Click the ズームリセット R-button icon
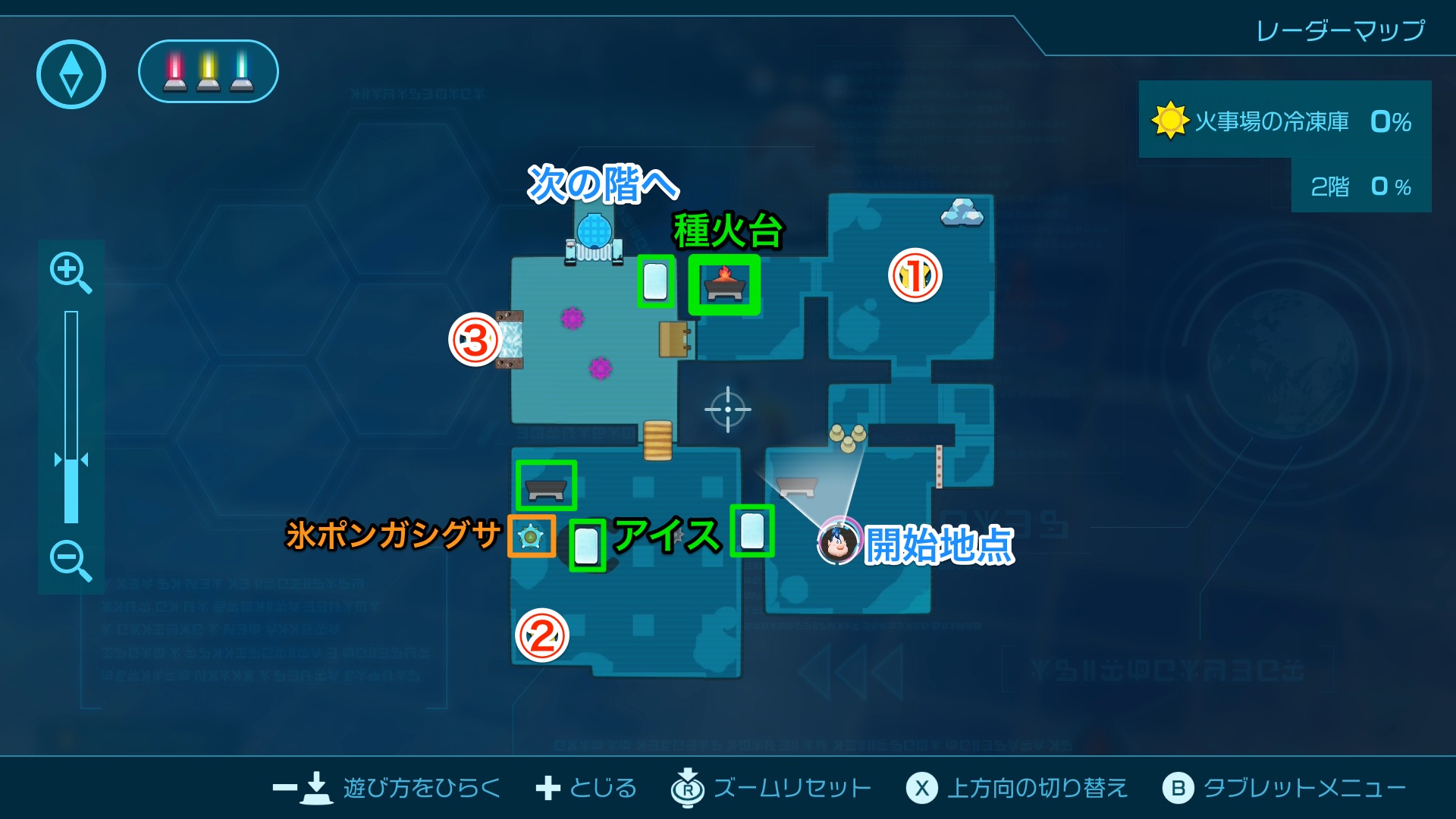The image size is (1456, 819). click(x=686, y=788)
